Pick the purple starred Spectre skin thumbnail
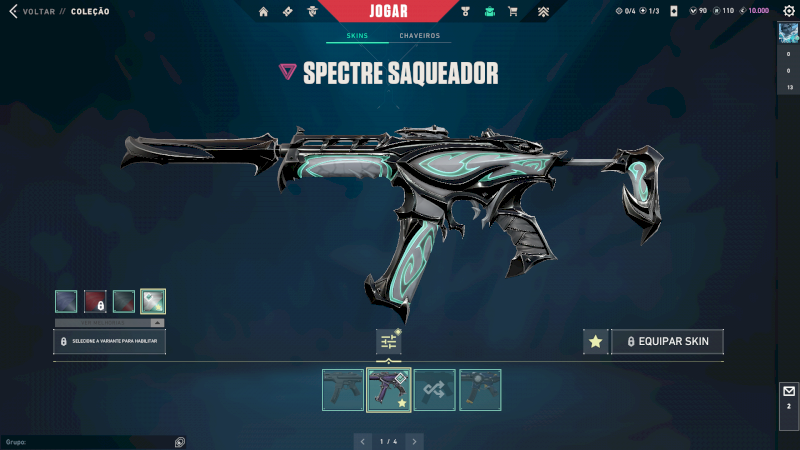Screen dimensions: 800x450 389,390
